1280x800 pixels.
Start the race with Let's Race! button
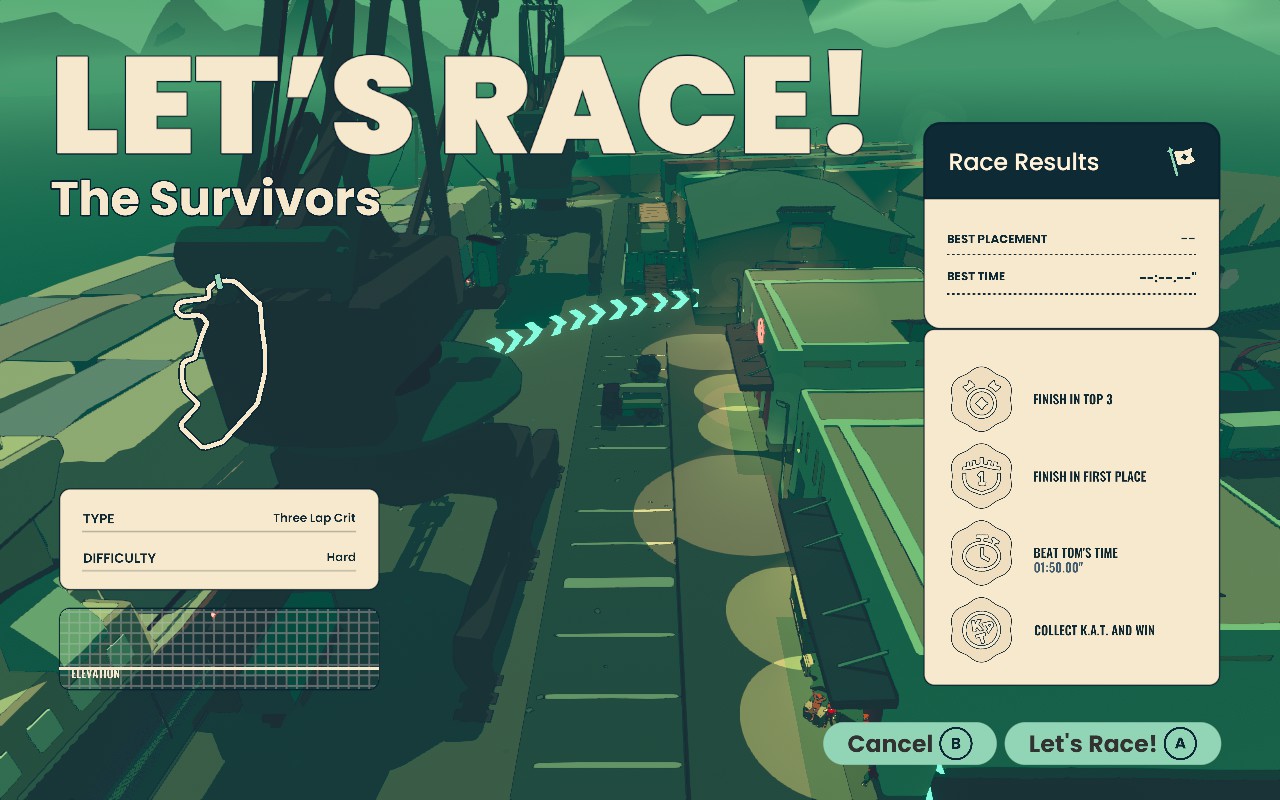click(1111, 744)
